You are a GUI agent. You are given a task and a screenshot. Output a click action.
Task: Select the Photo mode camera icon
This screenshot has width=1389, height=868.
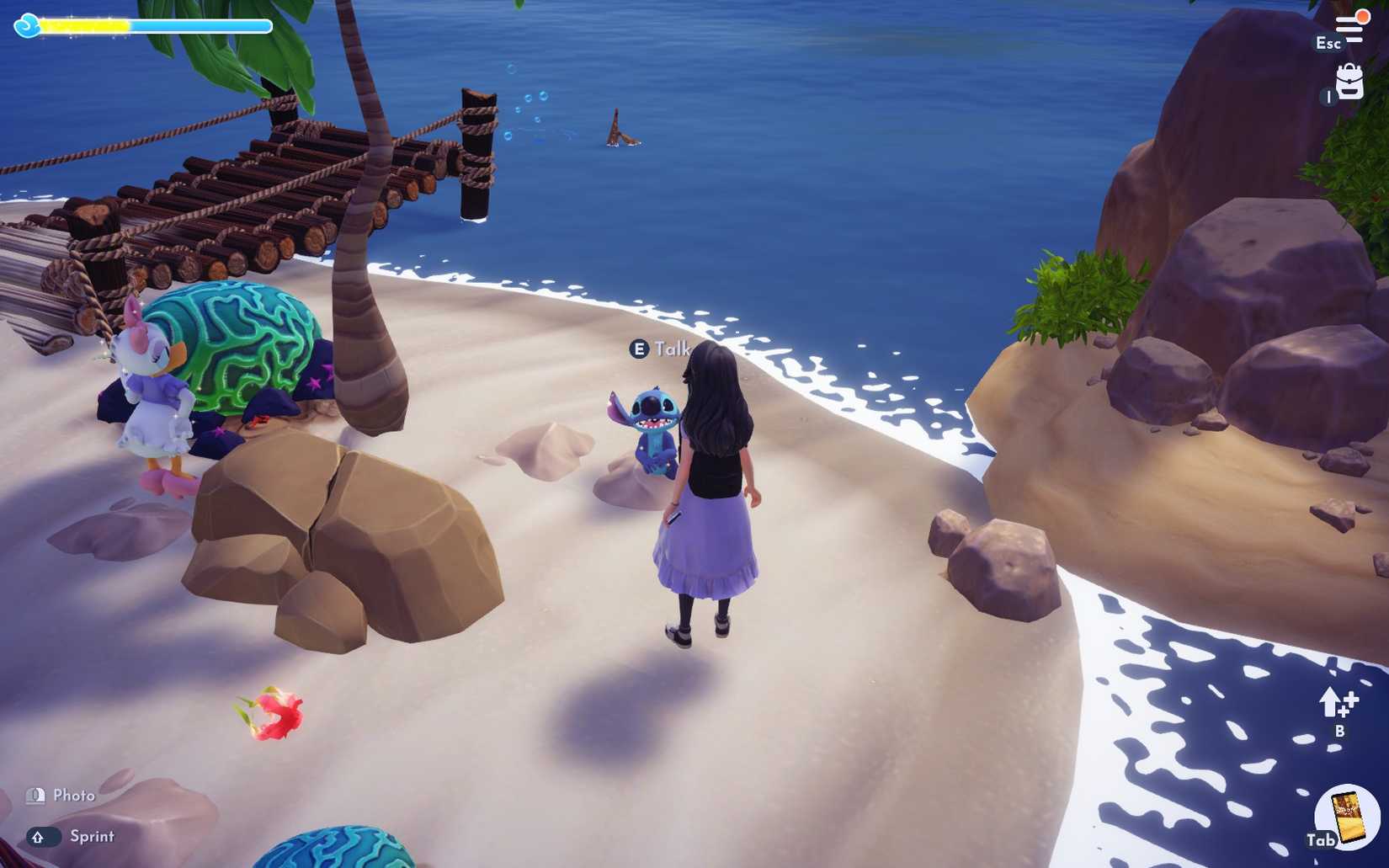tap(35, 795)
